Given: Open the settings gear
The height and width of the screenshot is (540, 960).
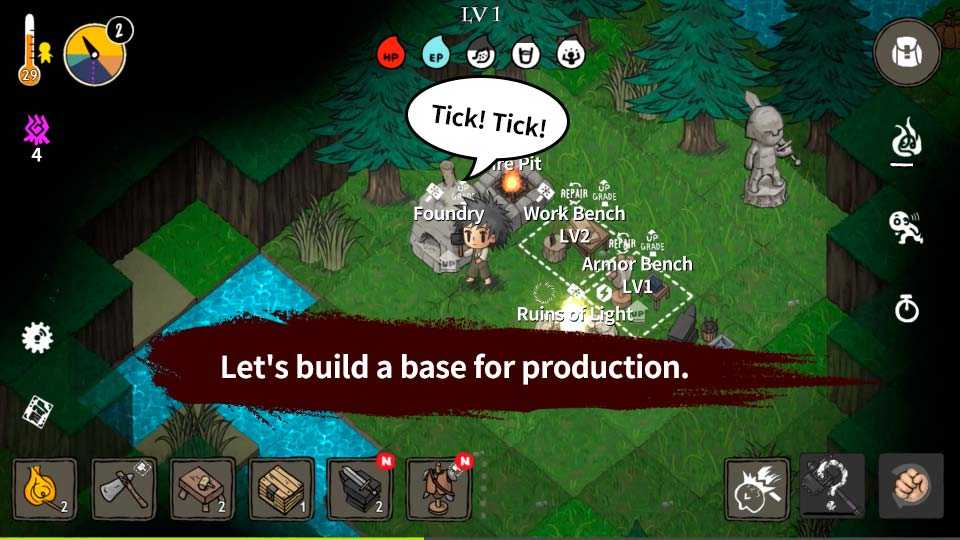Looking at the screenshot, I should click(x=37, y=337).
